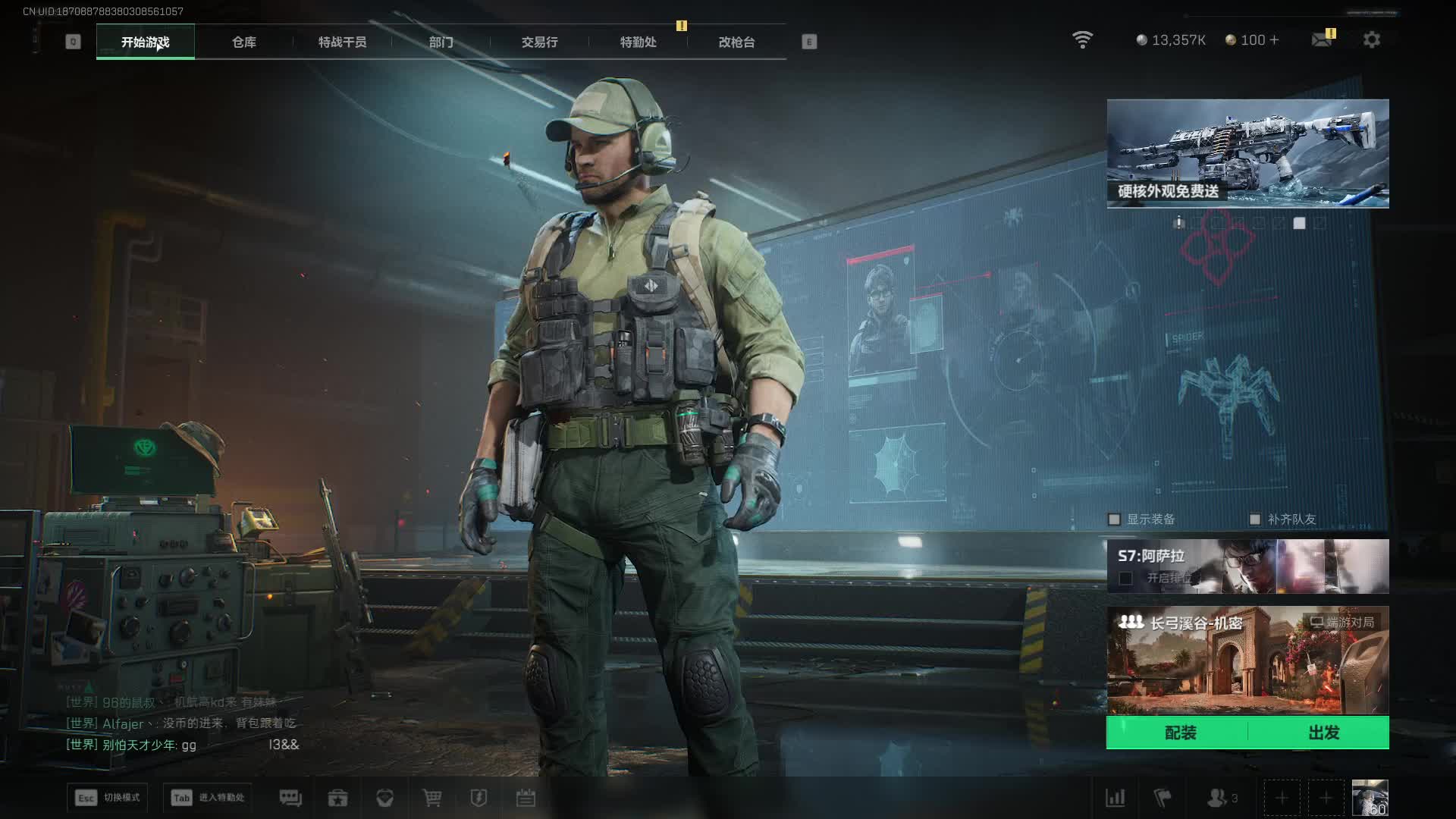Viewport: 1456px width, 819px height.
Task: Toggle the 显示装备 checkbox
Action: pos(1114,519)
